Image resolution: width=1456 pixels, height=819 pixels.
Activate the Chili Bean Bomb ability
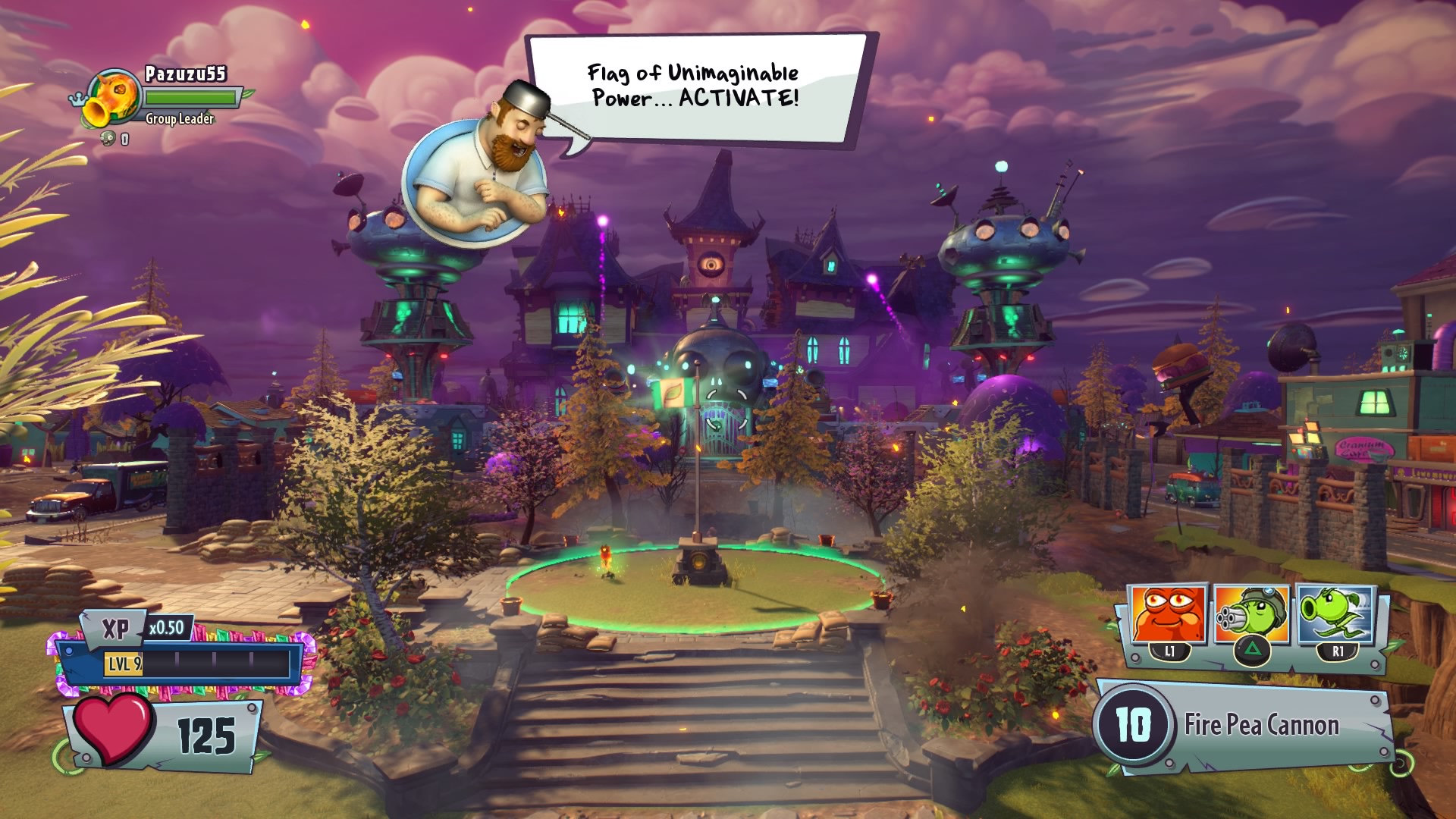[x=1169, y=616]
